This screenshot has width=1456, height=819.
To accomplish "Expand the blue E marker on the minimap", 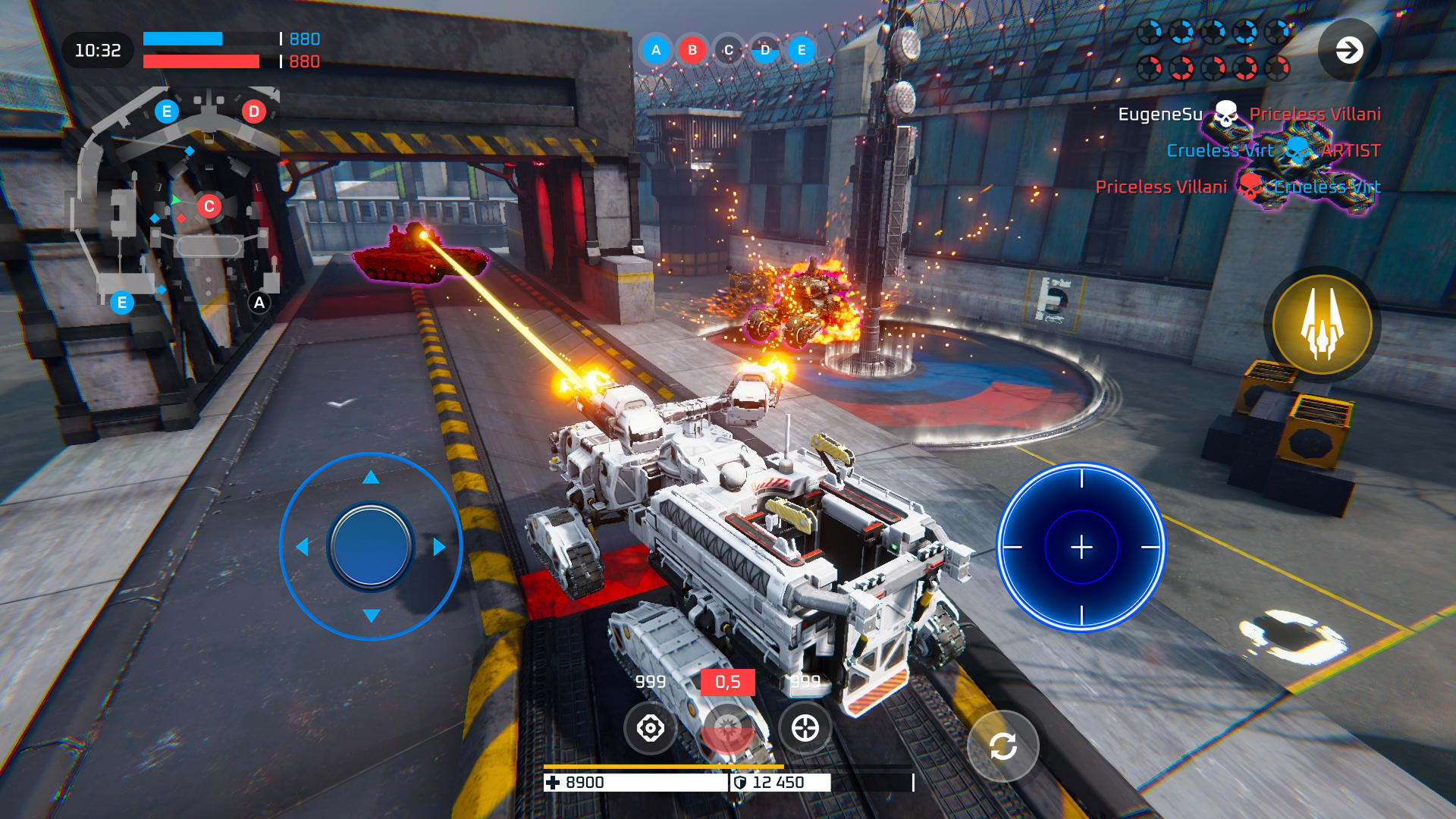I will [x=165, y=111].
